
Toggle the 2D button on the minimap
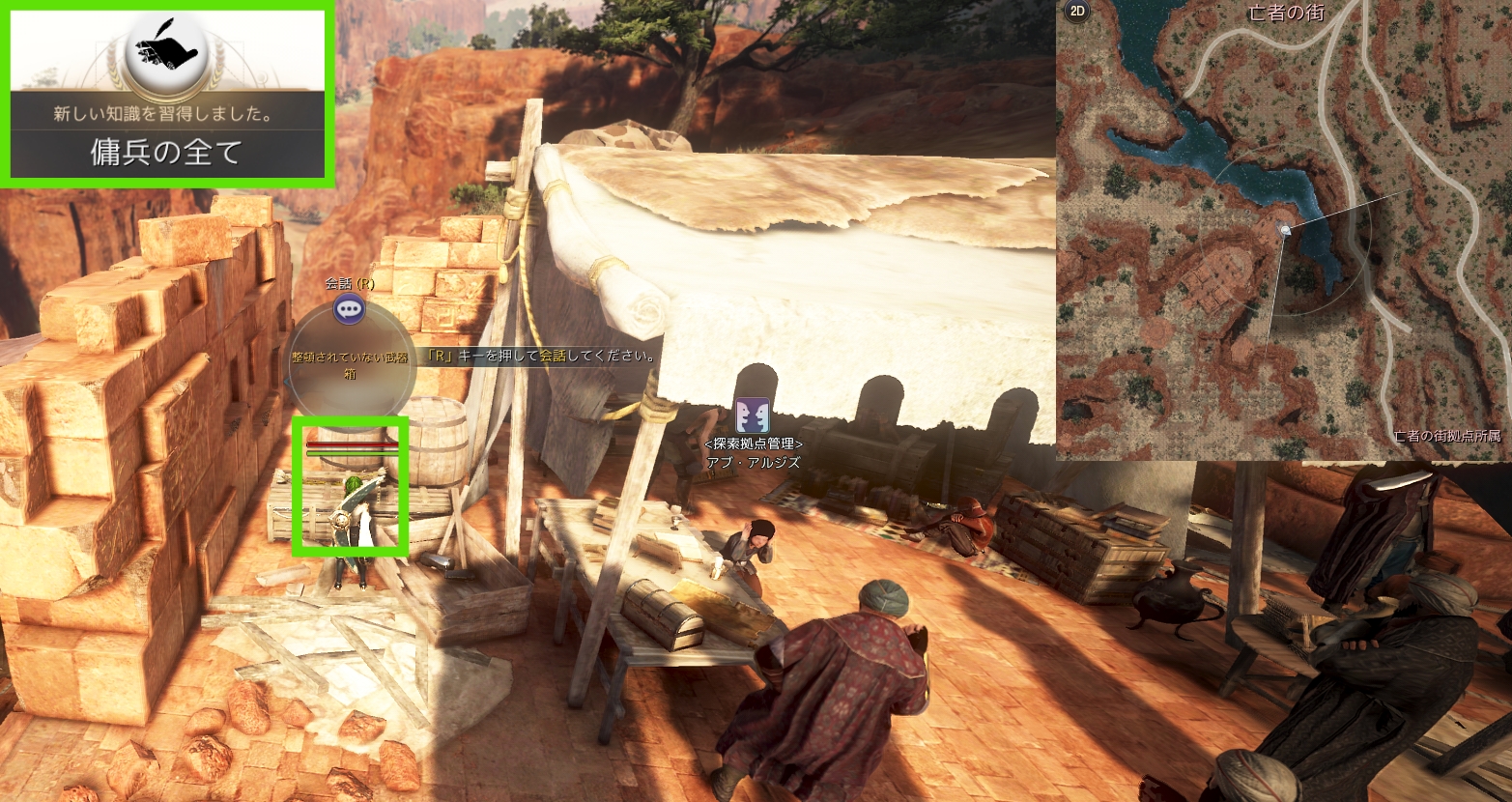pyautogui.click(x=1075, y=13)
